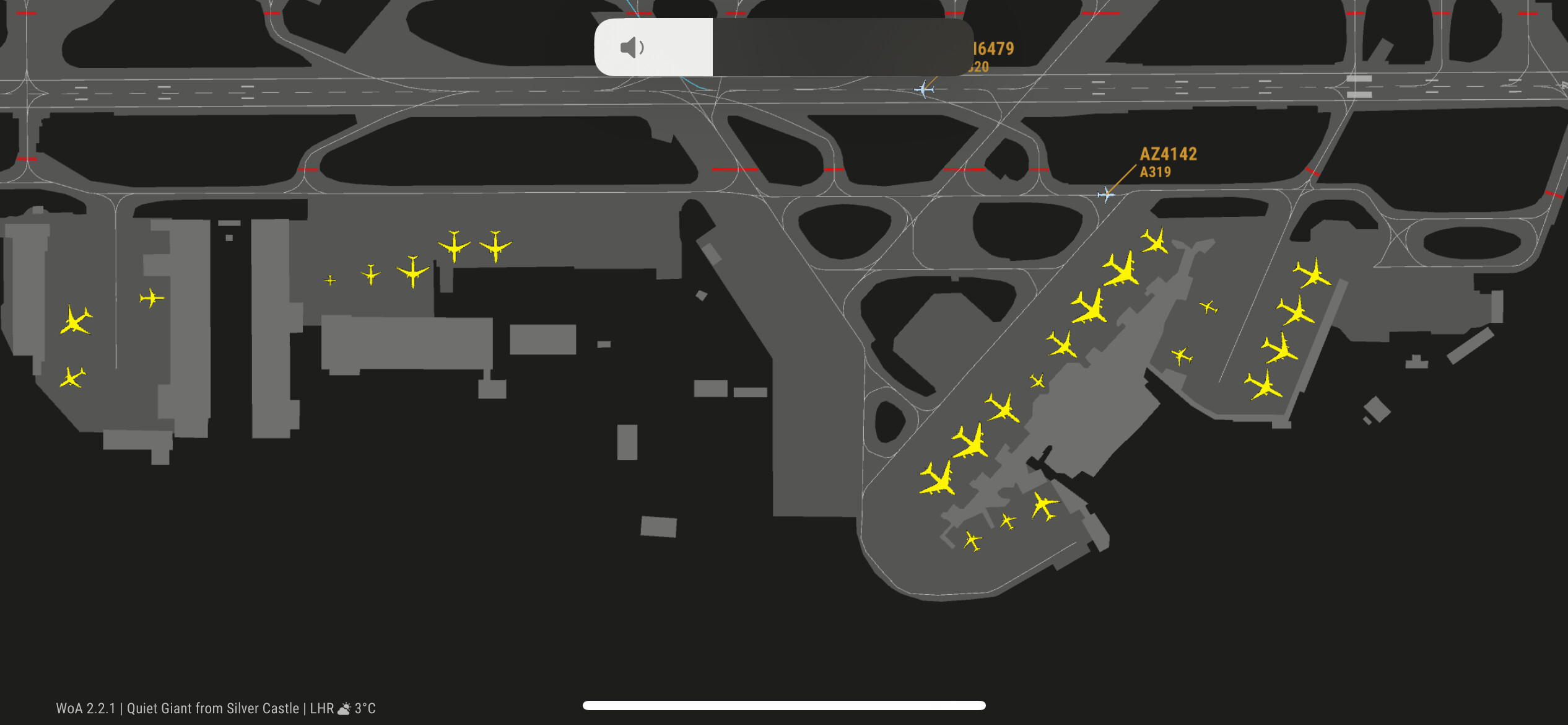Tap the taxiing plane tagged AZ4142
The image size is (1568, 725).
click(1105, 195)
